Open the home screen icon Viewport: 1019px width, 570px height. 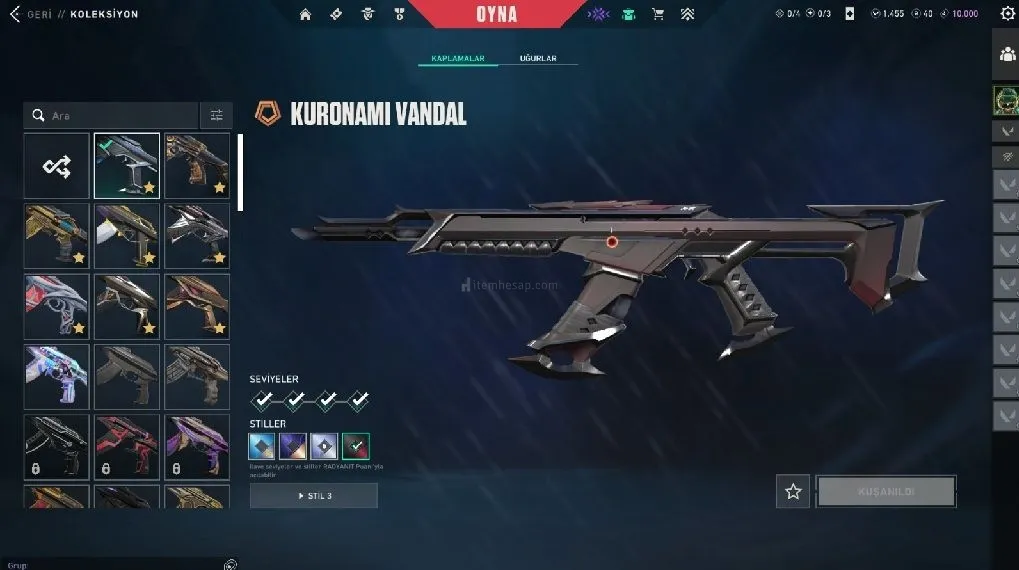click(x=306, y=14)
